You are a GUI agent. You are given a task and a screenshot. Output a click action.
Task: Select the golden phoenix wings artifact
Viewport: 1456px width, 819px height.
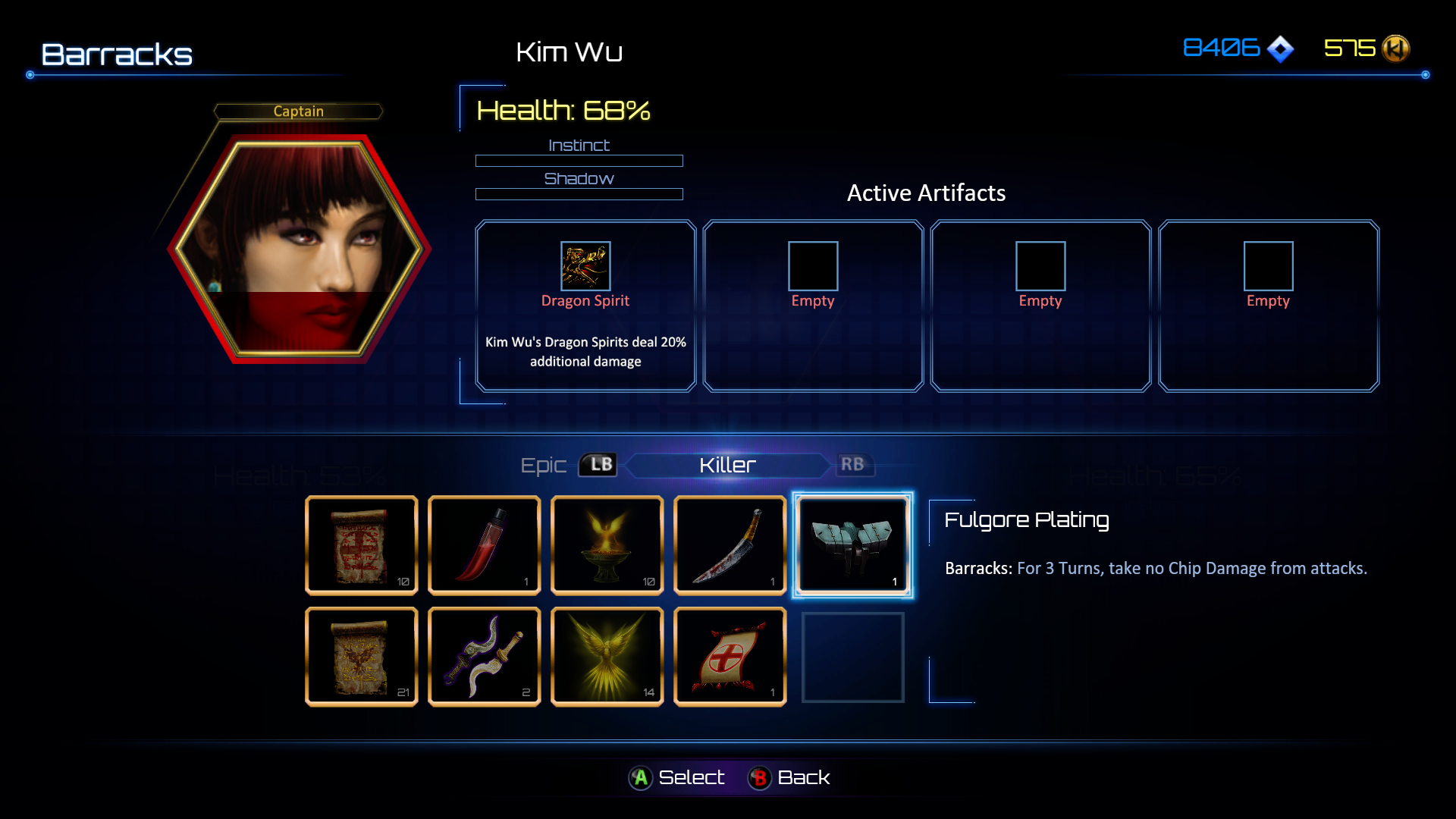(607, 657)
